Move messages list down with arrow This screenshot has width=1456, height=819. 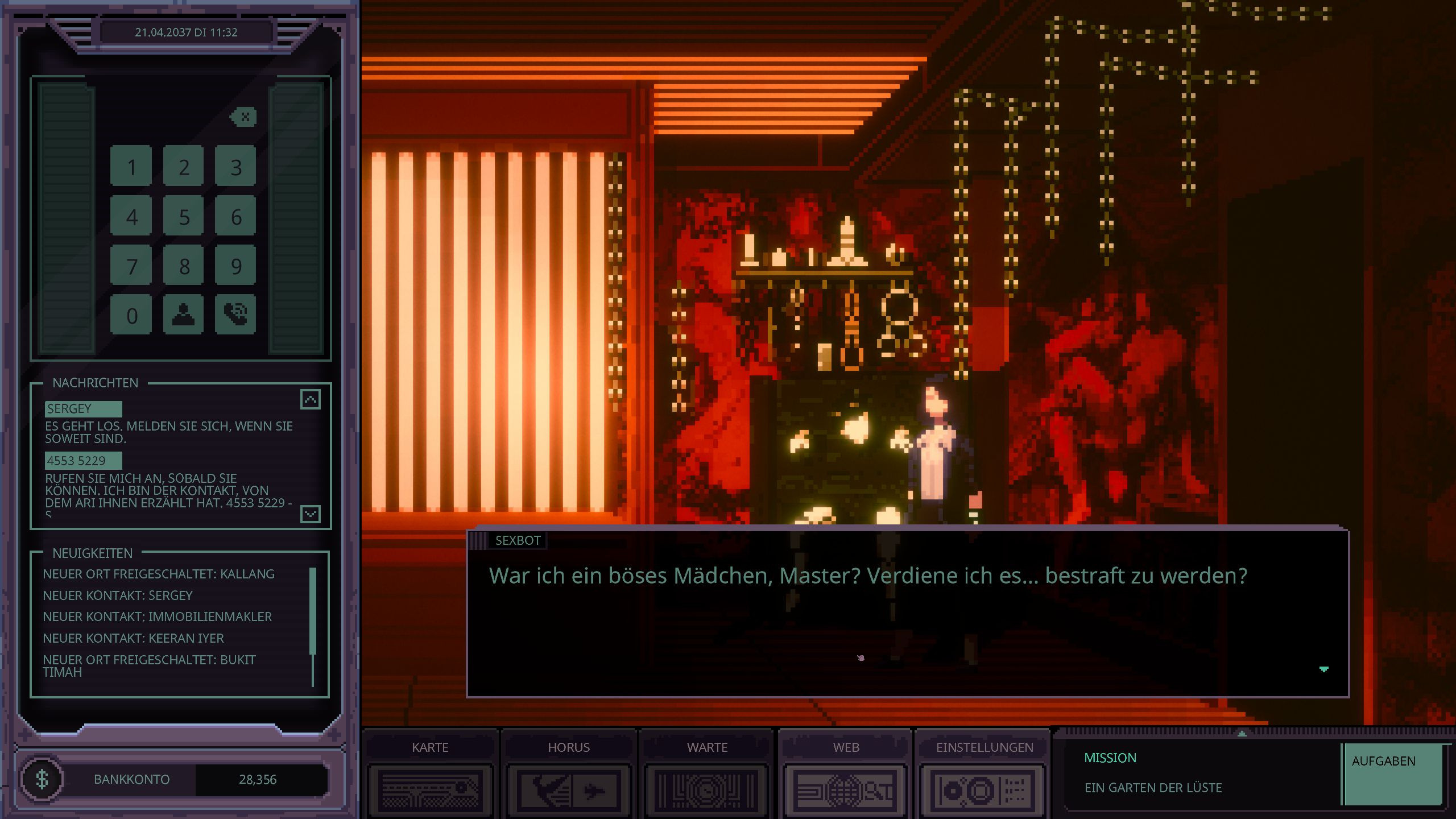pyautogui.click(x=310, y=514)
